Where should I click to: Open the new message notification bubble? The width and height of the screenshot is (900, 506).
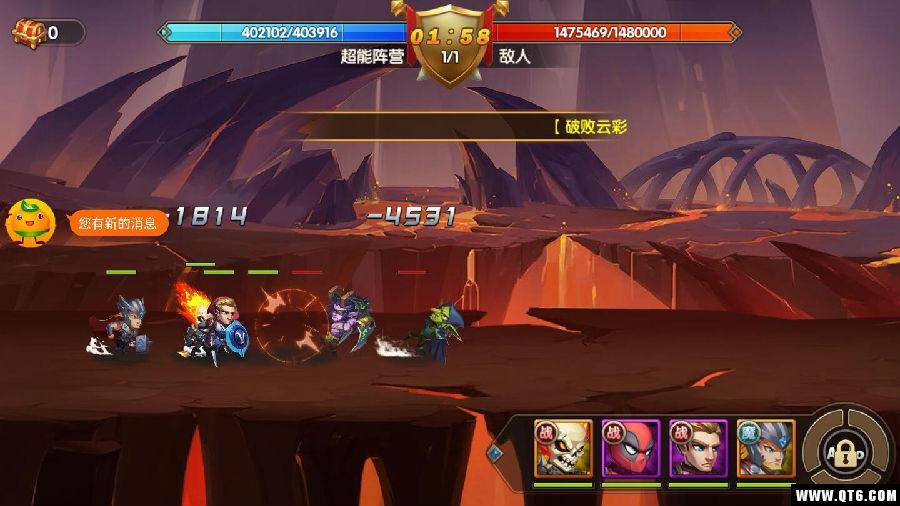(x=118, y=223)
